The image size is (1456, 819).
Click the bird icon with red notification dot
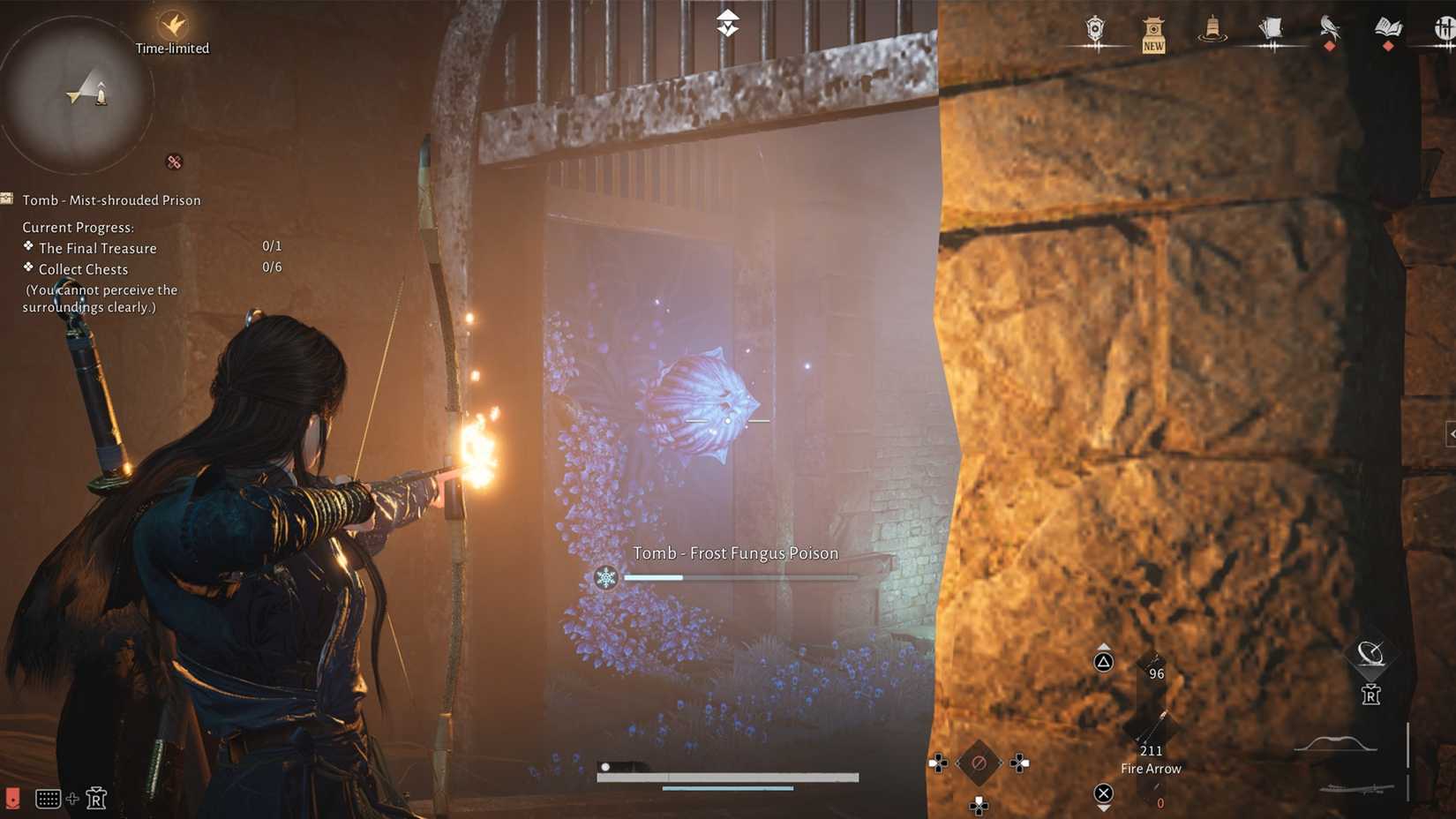(x=1328, y=26)
